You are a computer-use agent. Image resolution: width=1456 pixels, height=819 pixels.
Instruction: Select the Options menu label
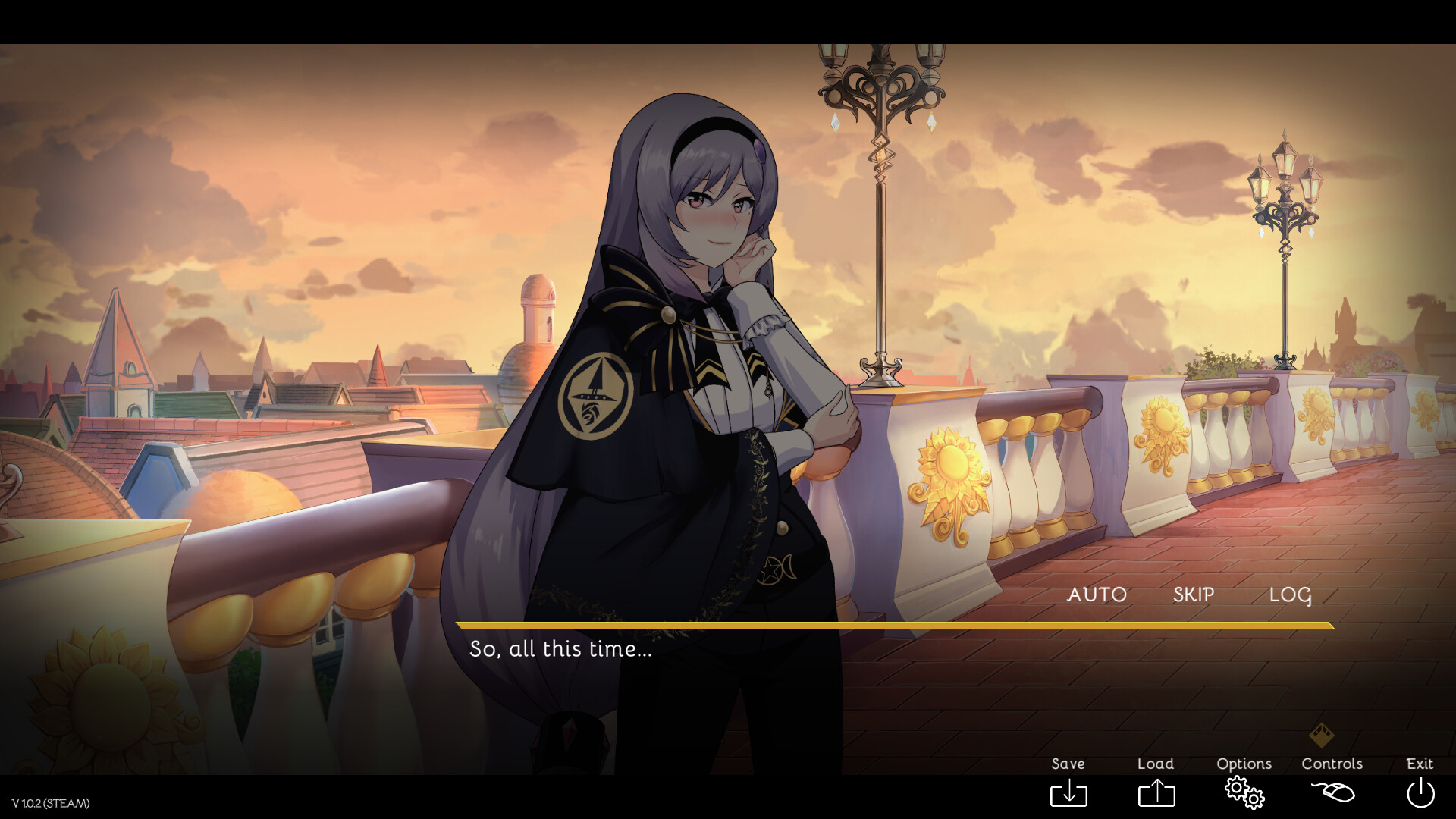click(x=1244, y=764)
